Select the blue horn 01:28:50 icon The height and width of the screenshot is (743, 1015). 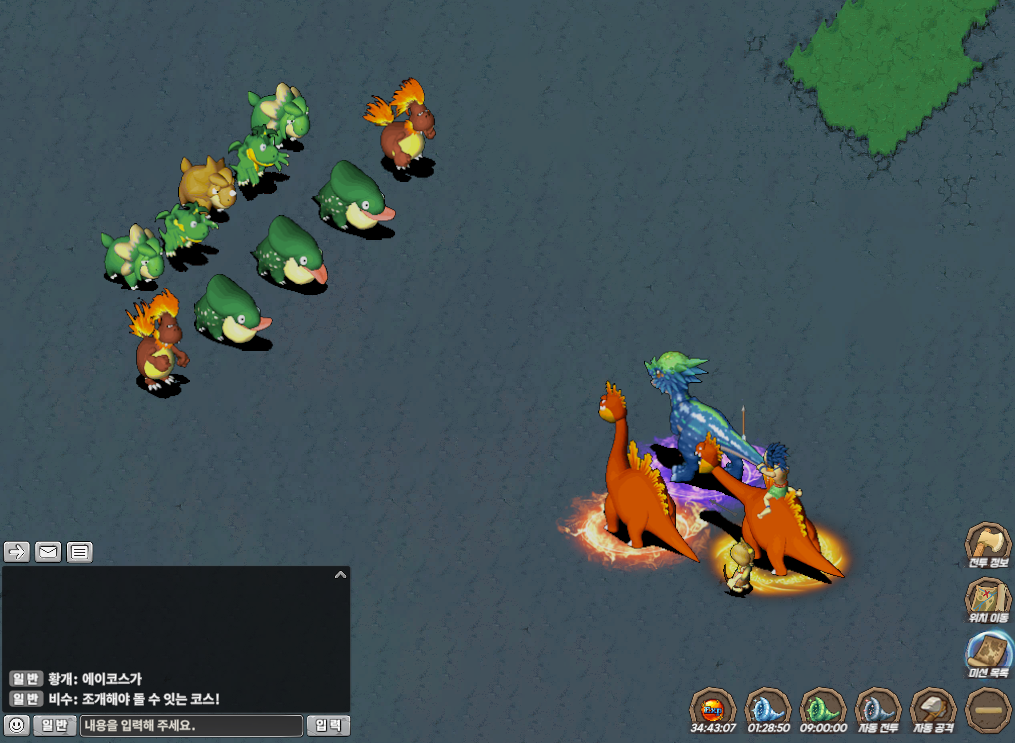pos(769,708)
